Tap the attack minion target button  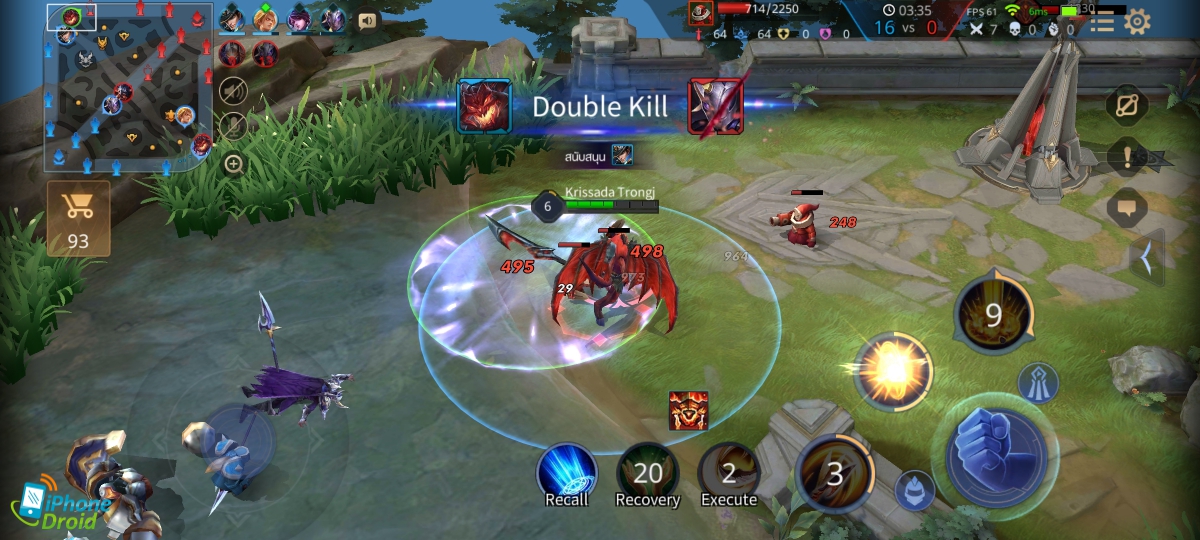914,490
